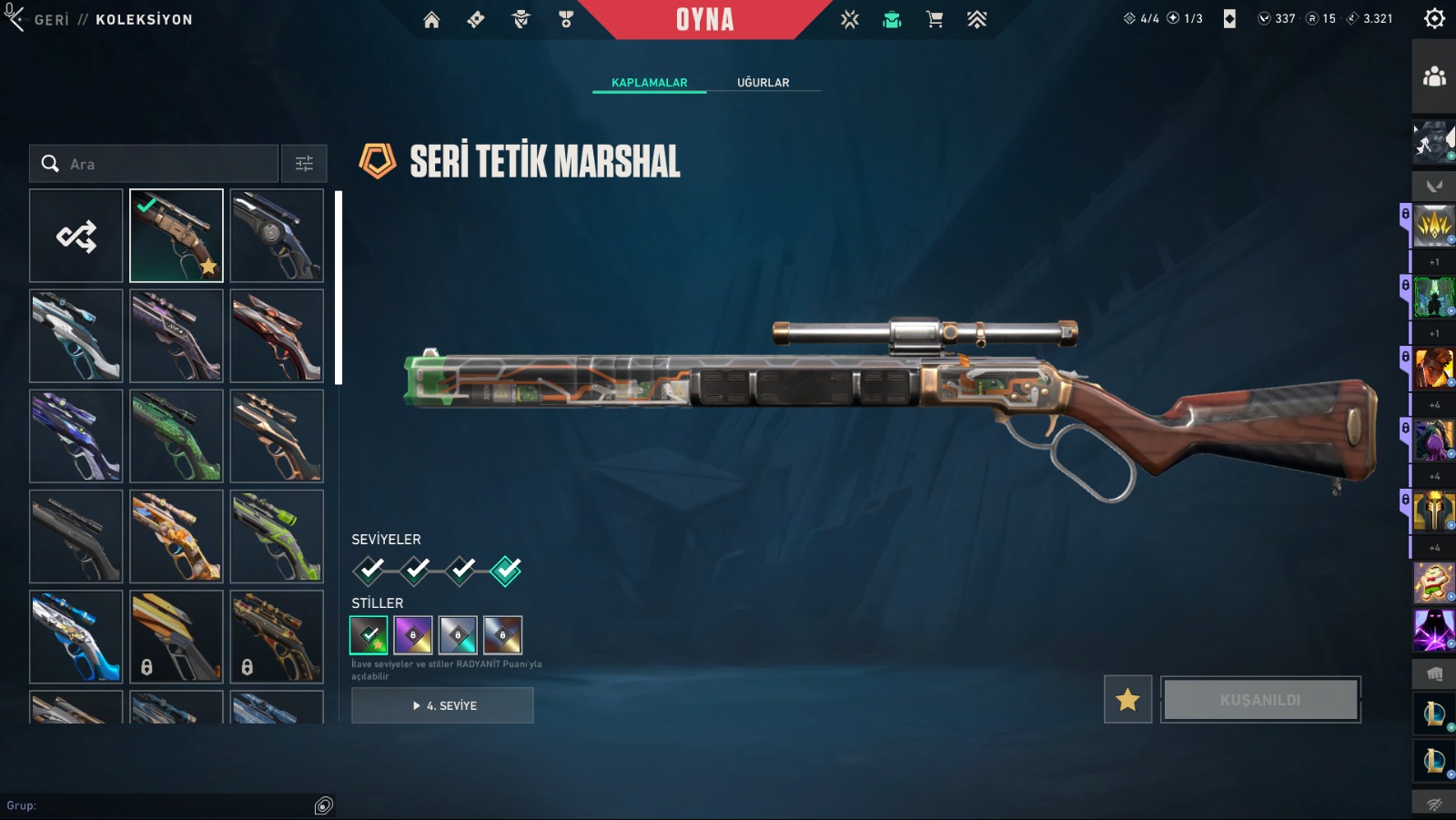Open the store cart icon

pyautogui.click(x=934, y=19)
